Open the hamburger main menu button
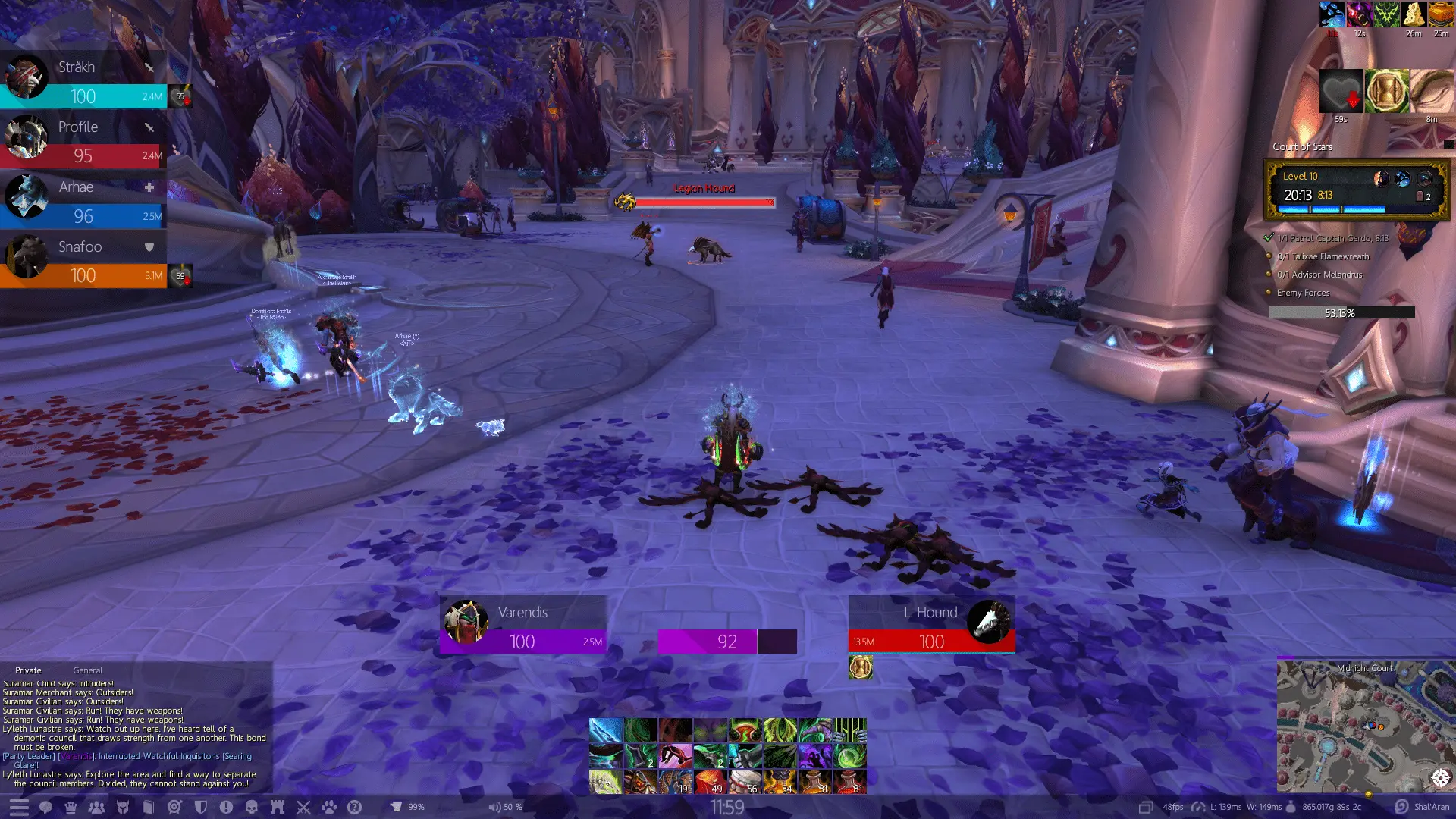Screen dimensions: 1456x819 [x=19, y=808]
